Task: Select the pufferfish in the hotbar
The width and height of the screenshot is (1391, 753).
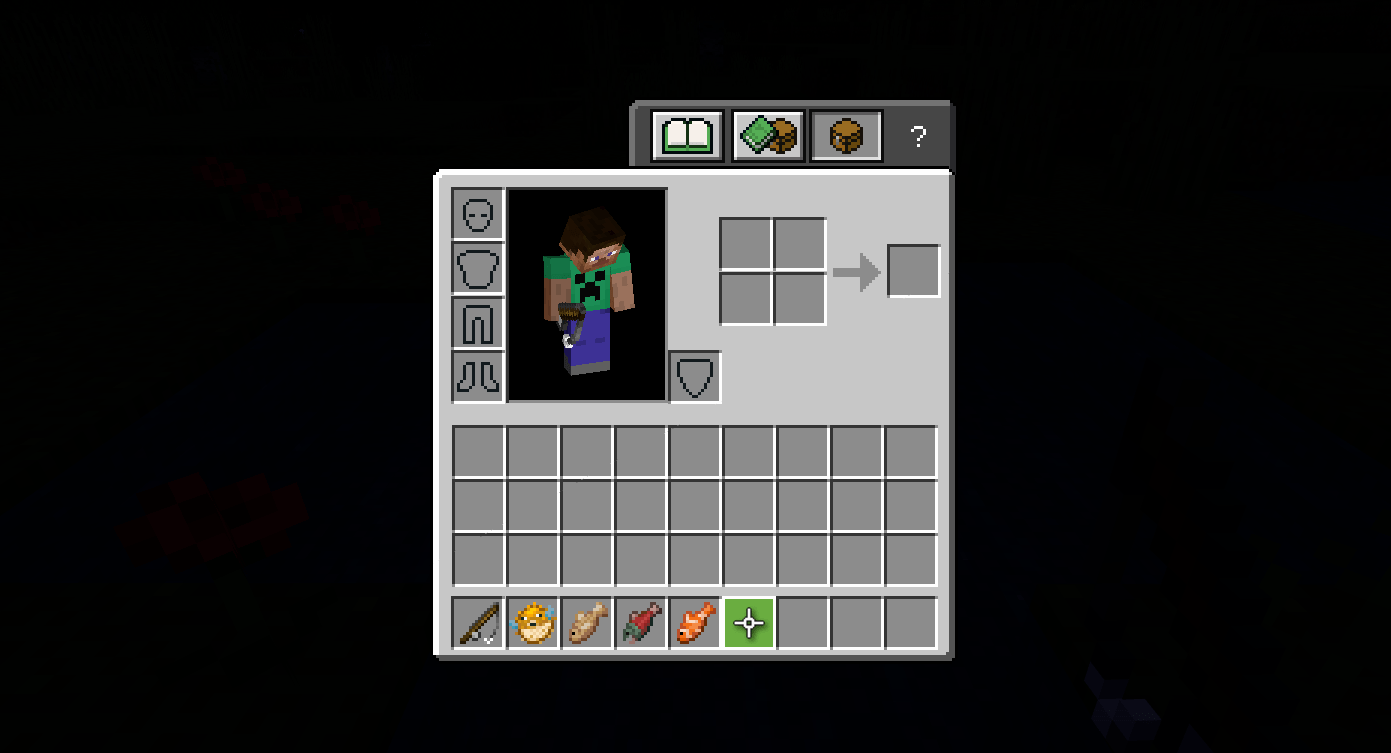Action: 531,622
